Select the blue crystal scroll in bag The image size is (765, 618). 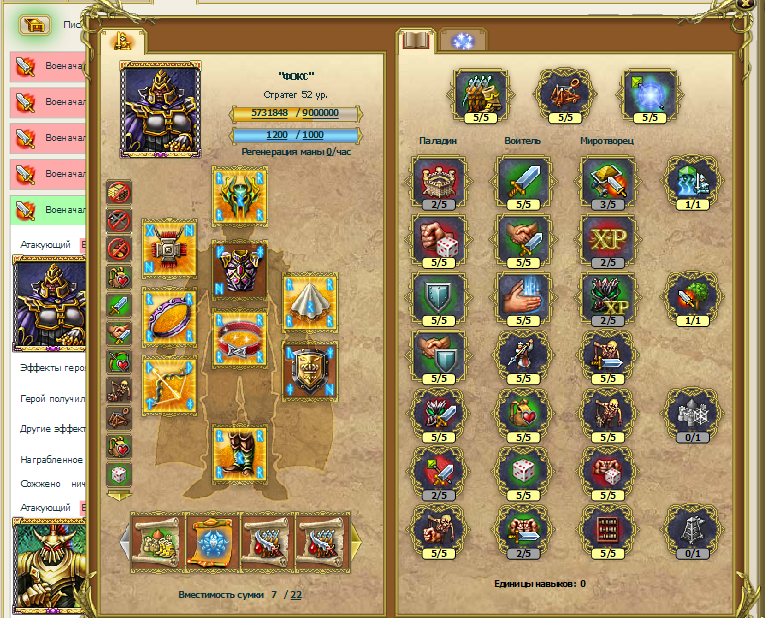pos(213,542)
